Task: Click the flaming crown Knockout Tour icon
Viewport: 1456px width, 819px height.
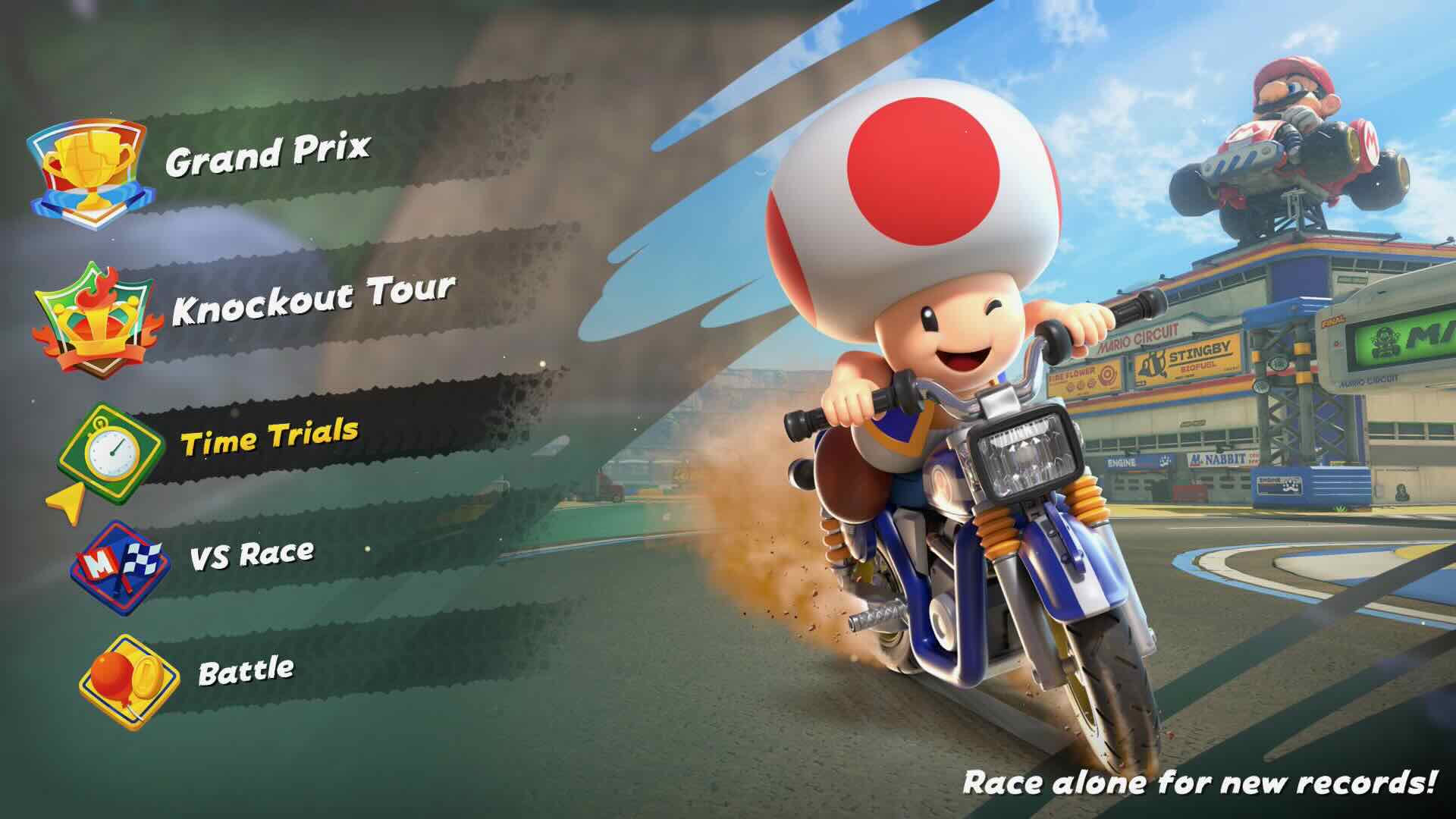Action: (95, 316)
